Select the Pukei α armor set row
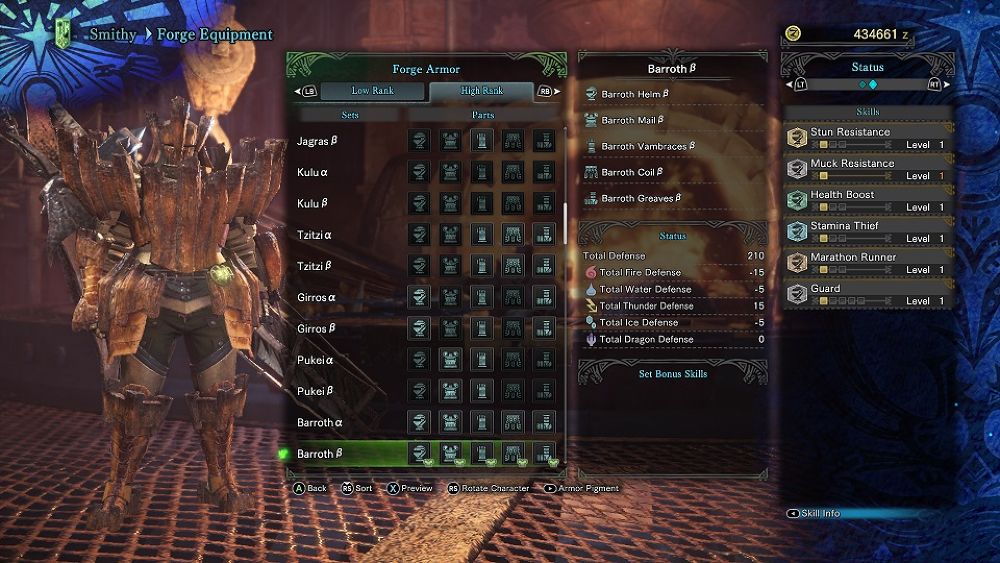 [x=315, y=359]
